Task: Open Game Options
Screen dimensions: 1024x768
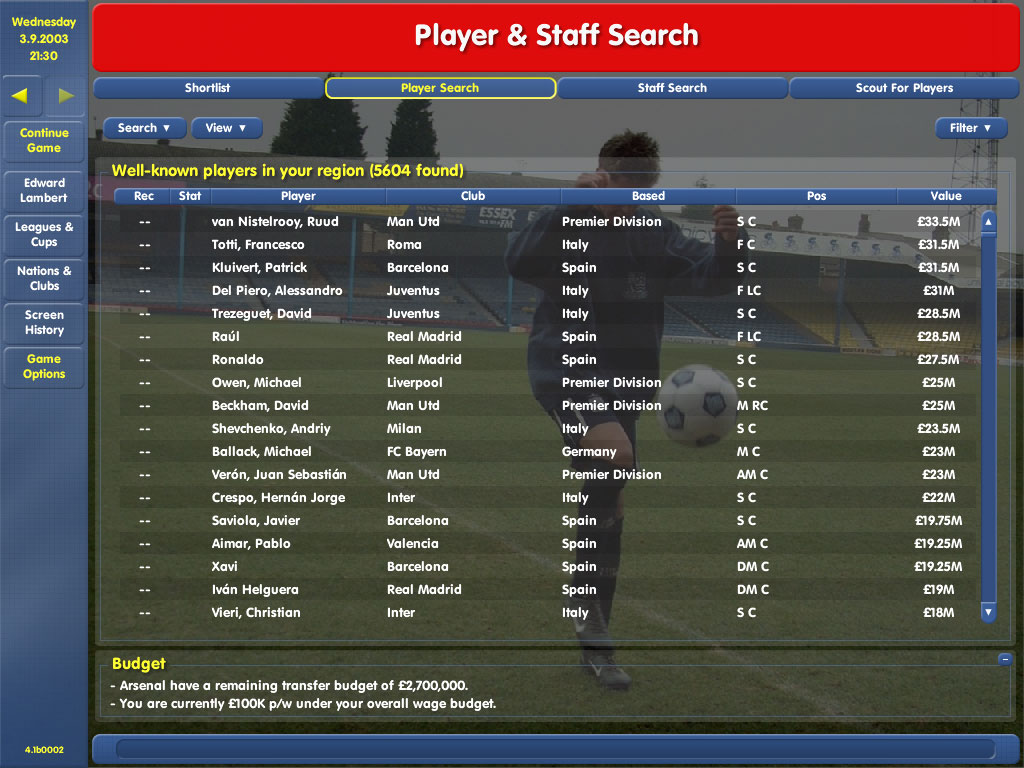Action: tap(44, 366)
